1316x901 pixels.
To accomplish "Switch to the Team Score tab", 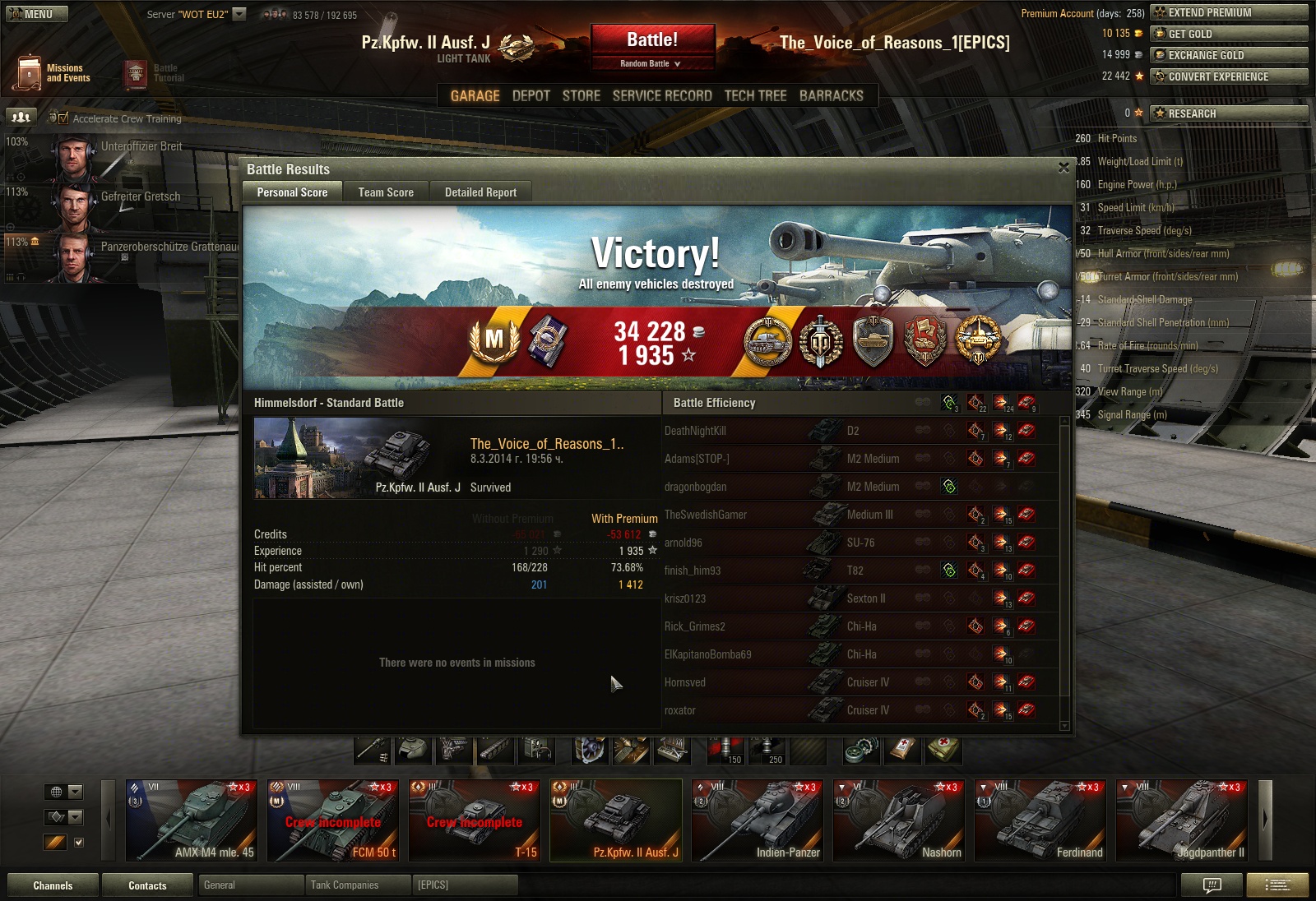I will pos(386,192).
